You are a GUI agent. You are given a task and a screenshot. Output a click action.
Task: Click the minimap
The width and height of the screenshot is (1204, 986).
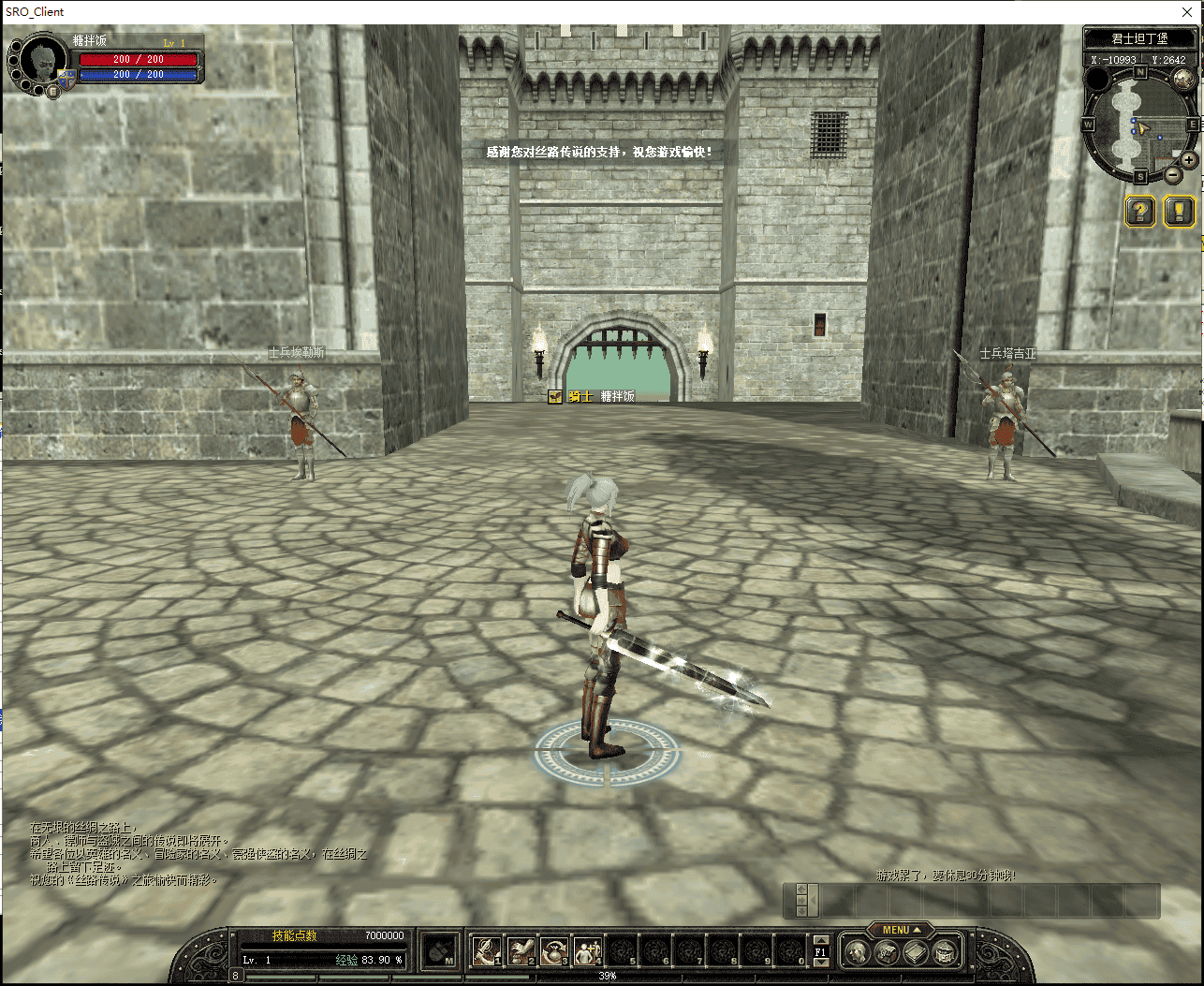pos(1139,124)
